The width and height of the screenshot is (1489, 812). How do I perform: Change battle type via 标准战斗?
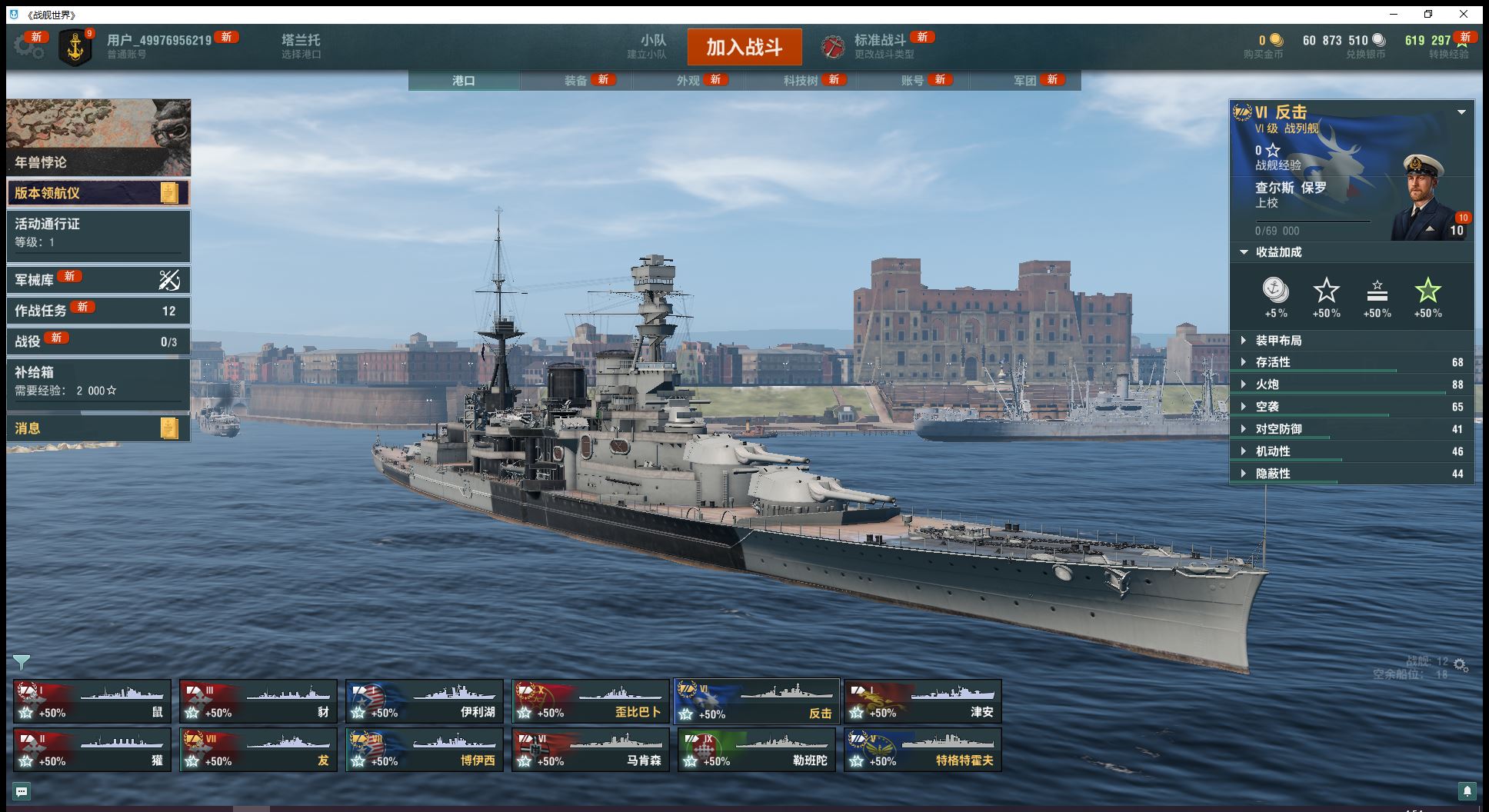tap(880, 46)
